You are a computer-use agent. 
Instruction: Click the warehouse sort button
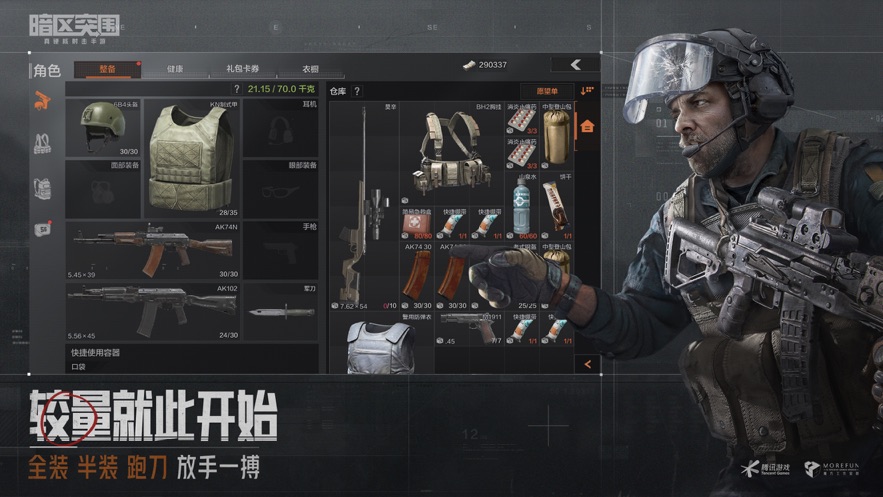pyautogui.click(x=587, y=91)
